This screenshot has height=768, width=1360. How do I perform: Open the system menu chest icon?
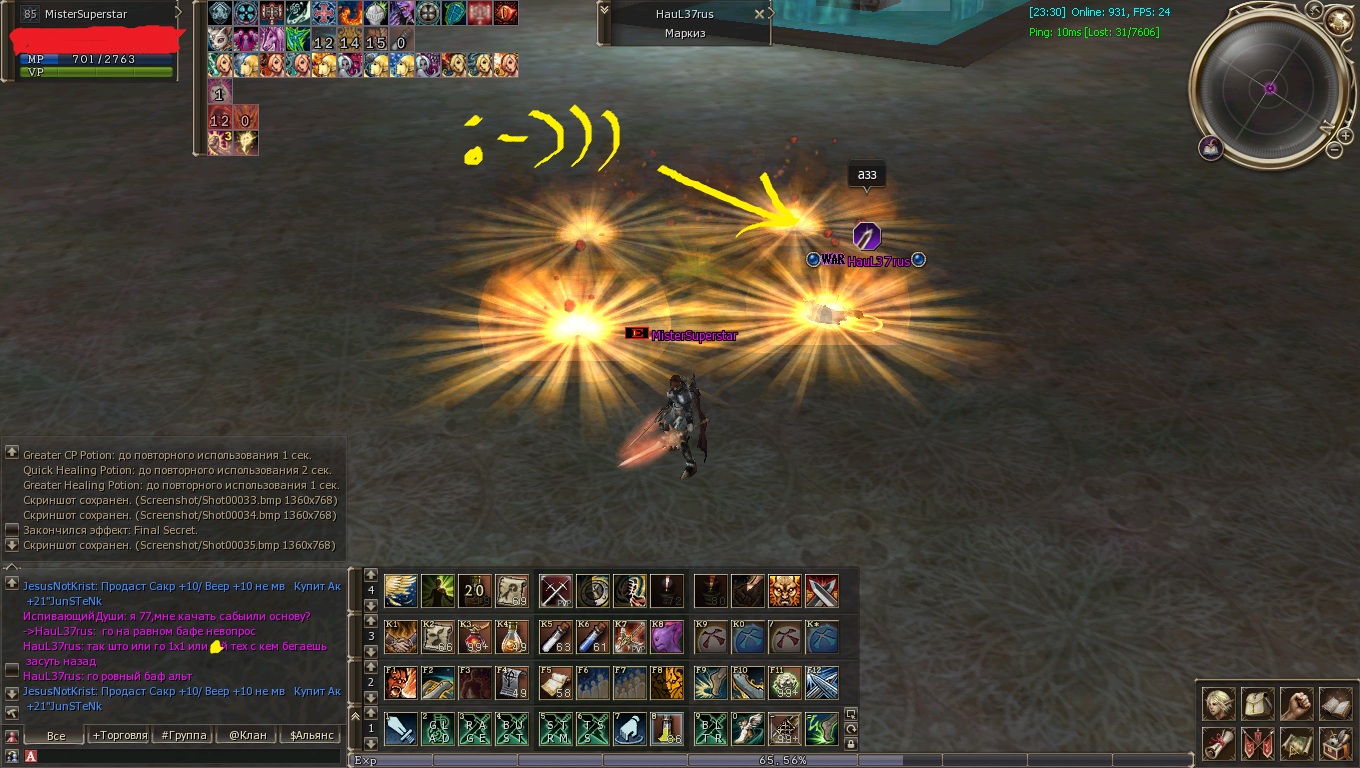click(1336, 743)
